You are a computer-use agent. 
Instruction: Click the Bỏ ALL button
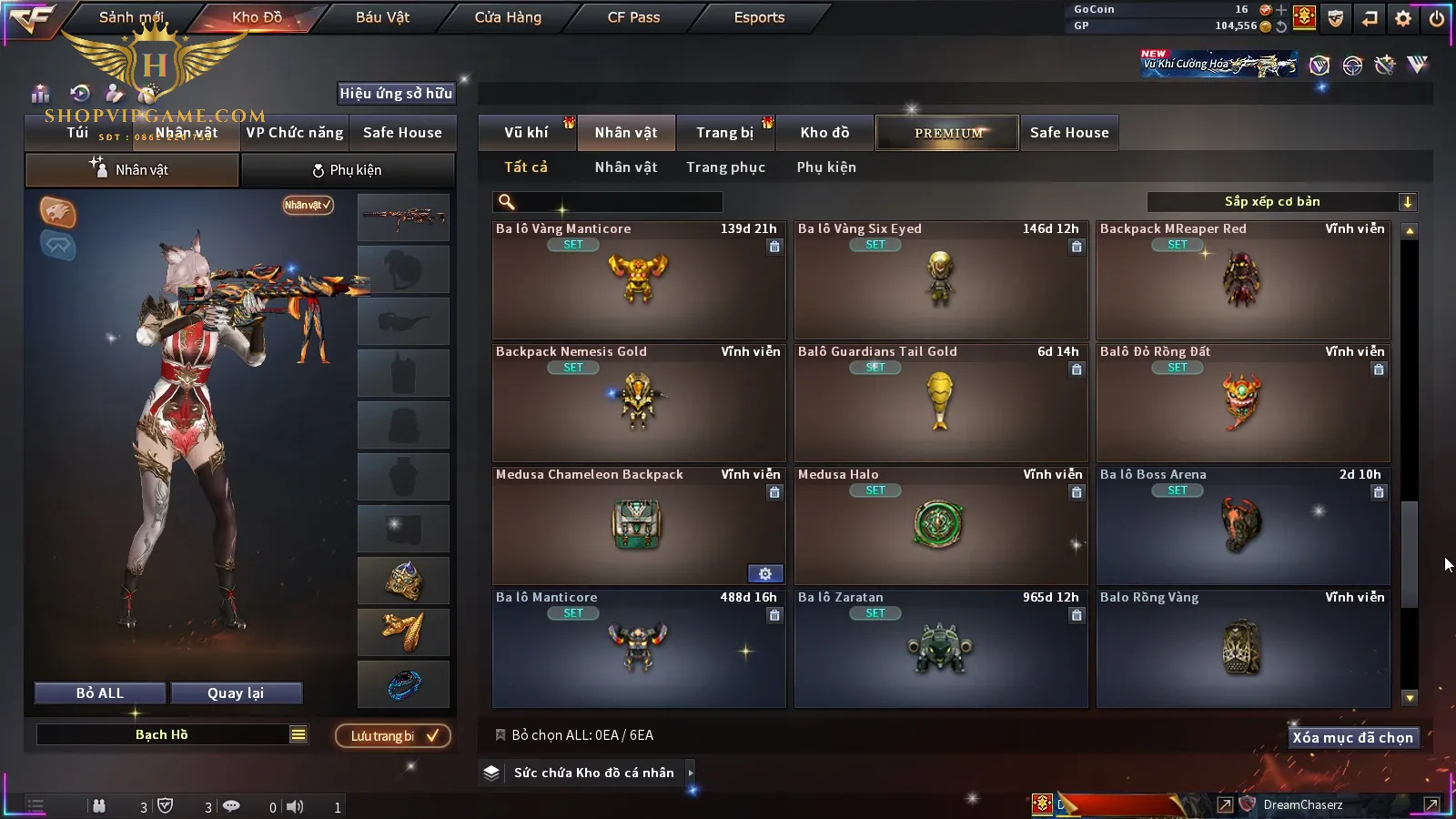100,693
